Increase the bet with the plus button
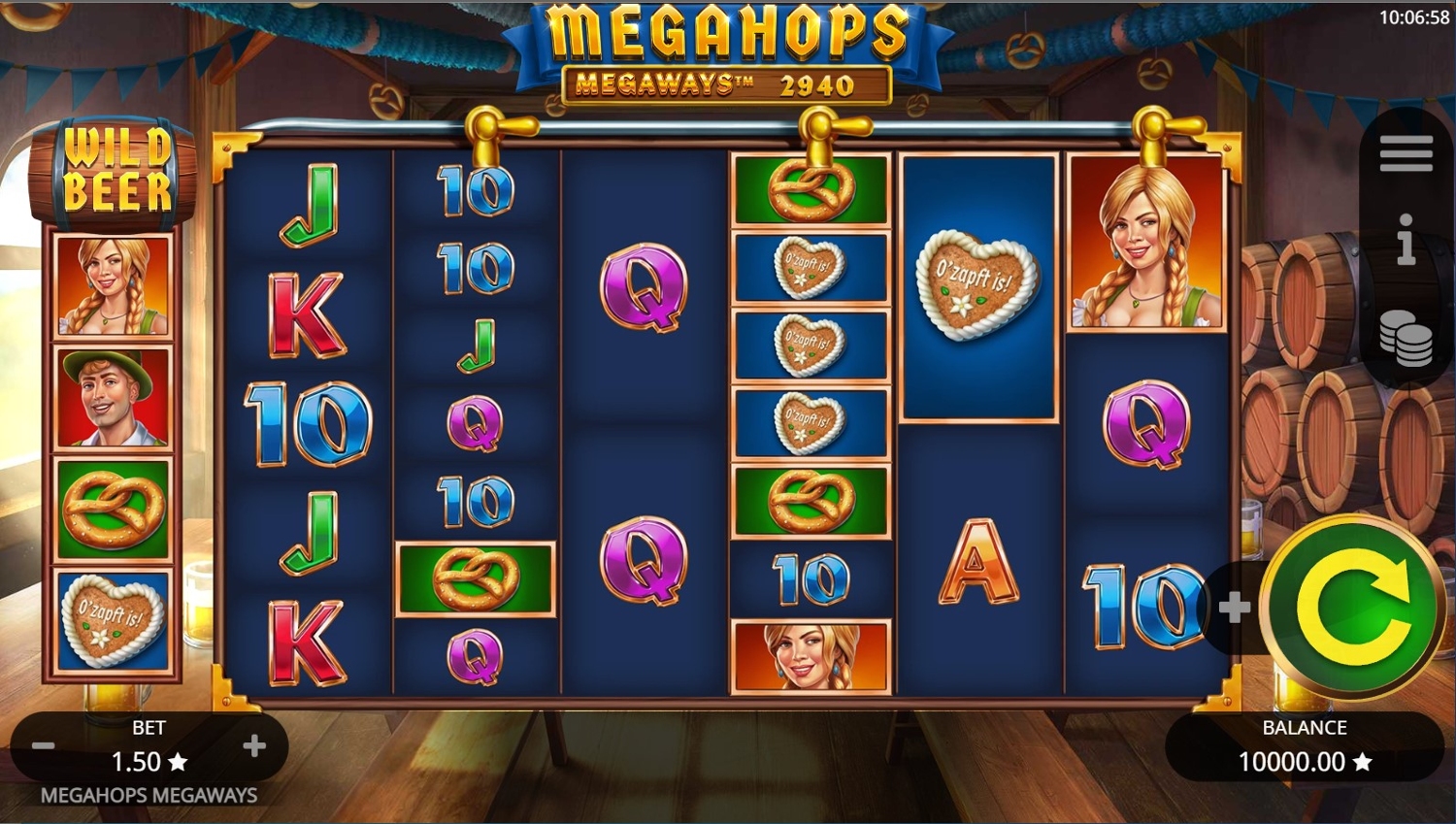 [x=254, y=745]
